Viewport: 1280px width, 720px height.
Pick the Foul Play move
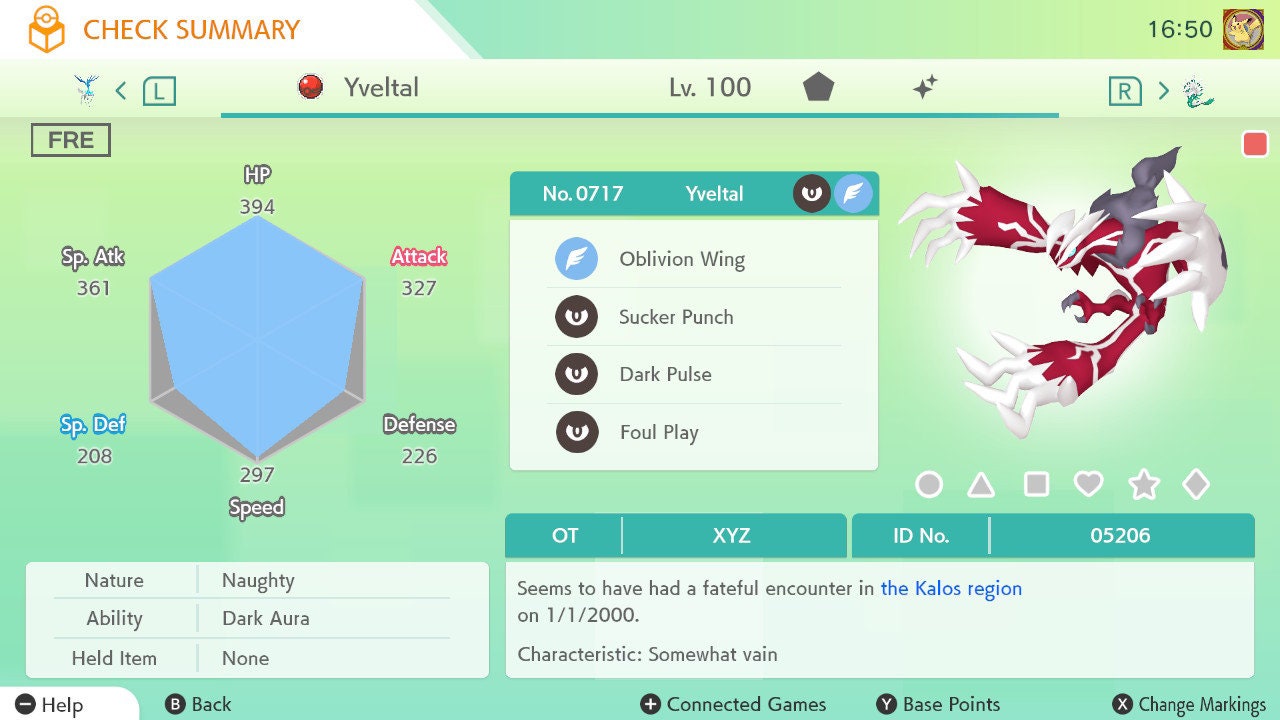(658, 432)
